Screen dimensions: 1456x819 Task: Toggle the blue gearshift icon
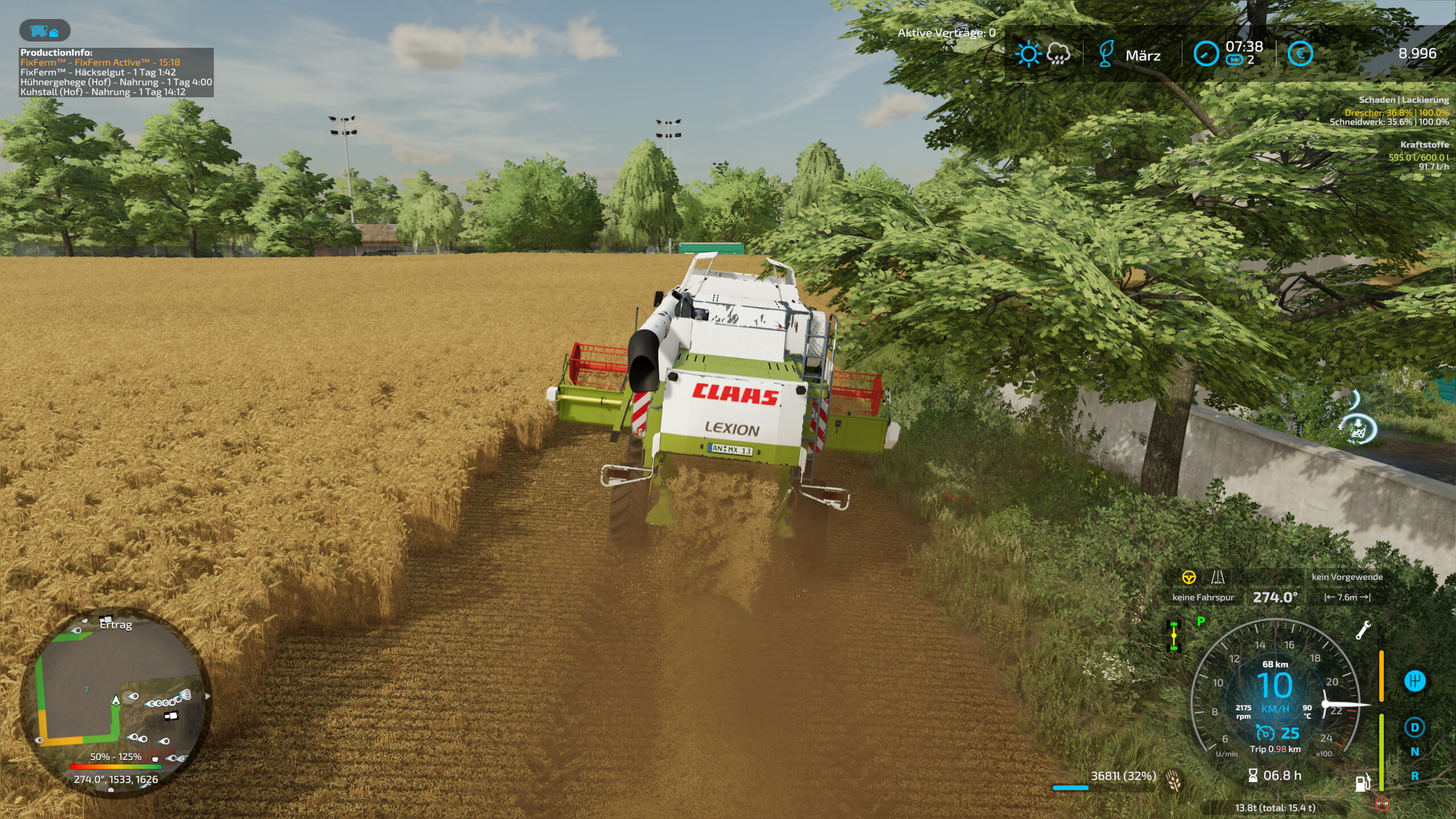tap(1414, 681)
